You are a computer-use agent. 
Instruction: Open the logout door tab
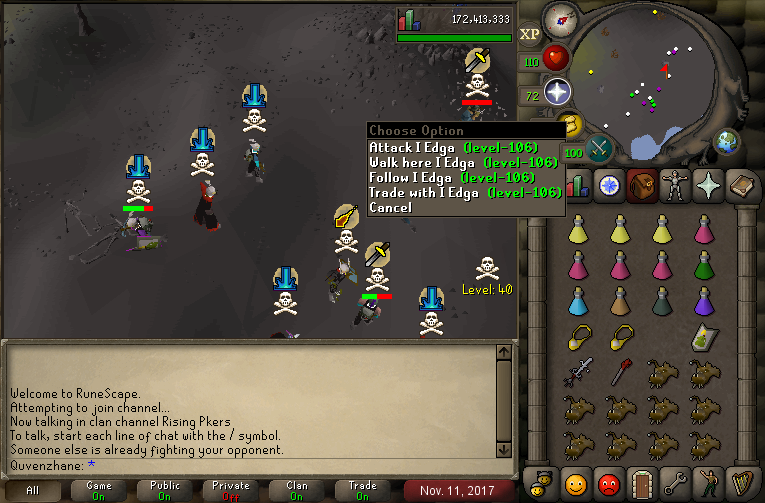point(642,485)
